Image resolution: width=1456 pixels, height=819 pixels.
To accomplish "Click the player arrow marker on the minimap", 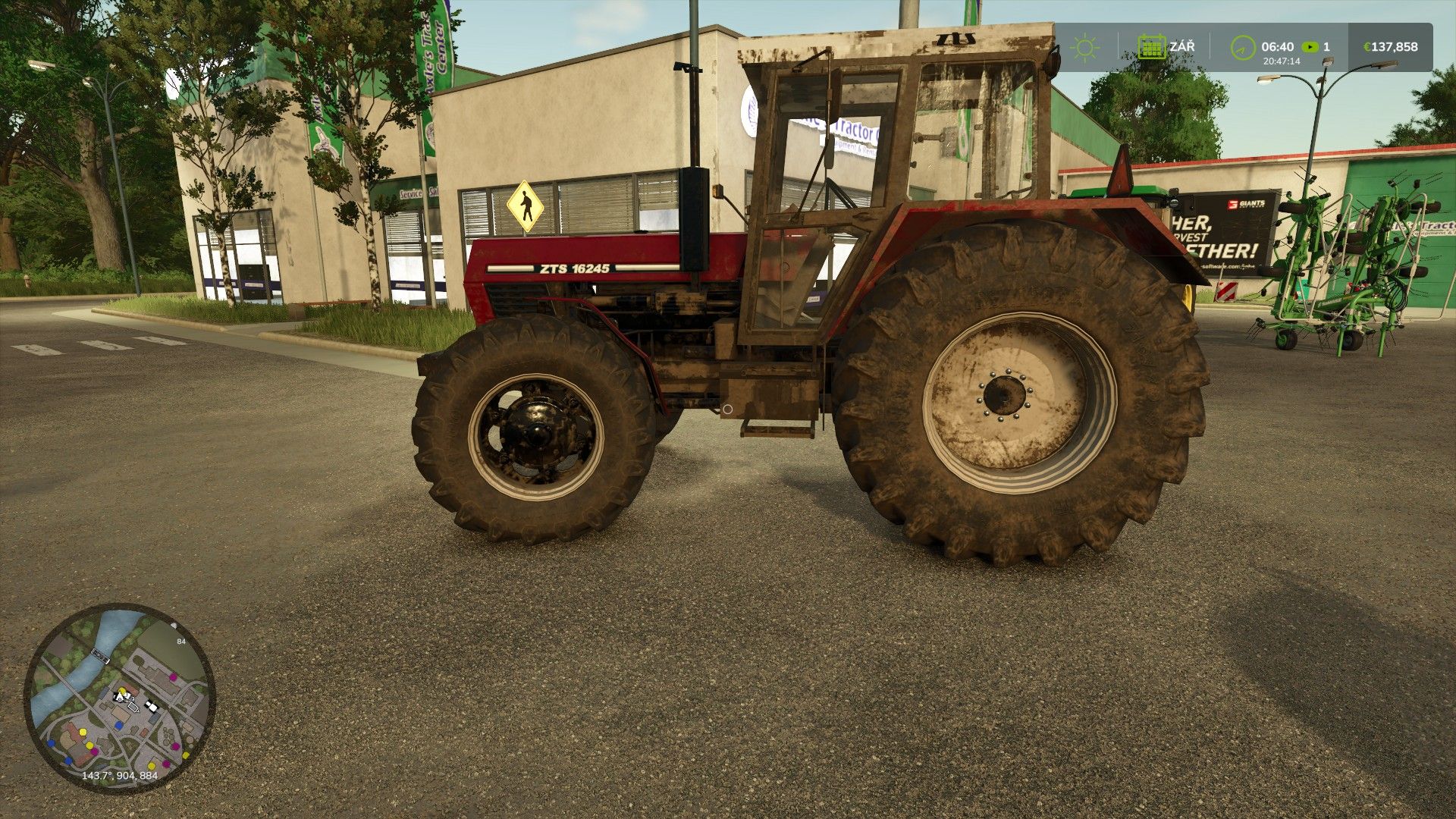I will click(x=120, y=695).
